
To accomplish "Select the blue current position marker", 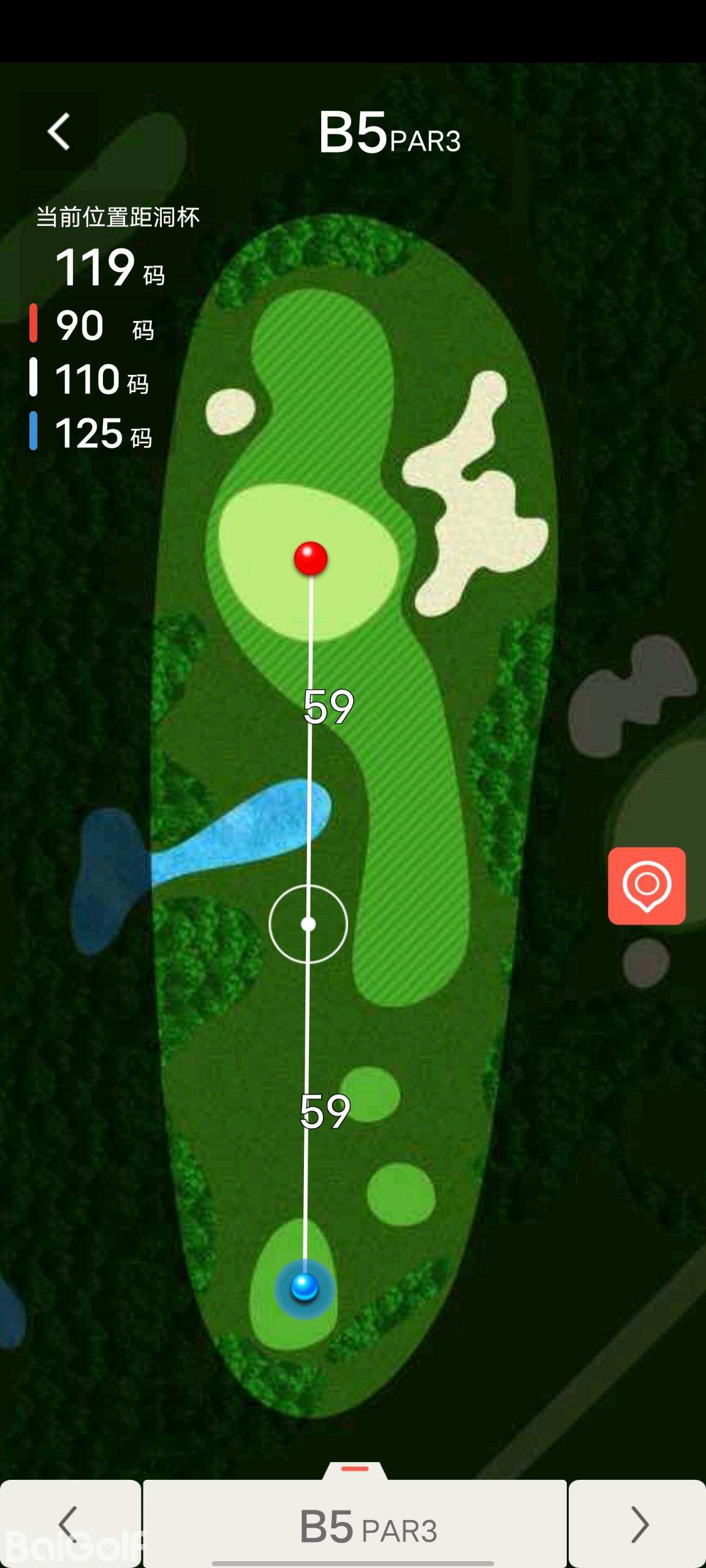I will pyautogui.click(x=304, y=1286).
